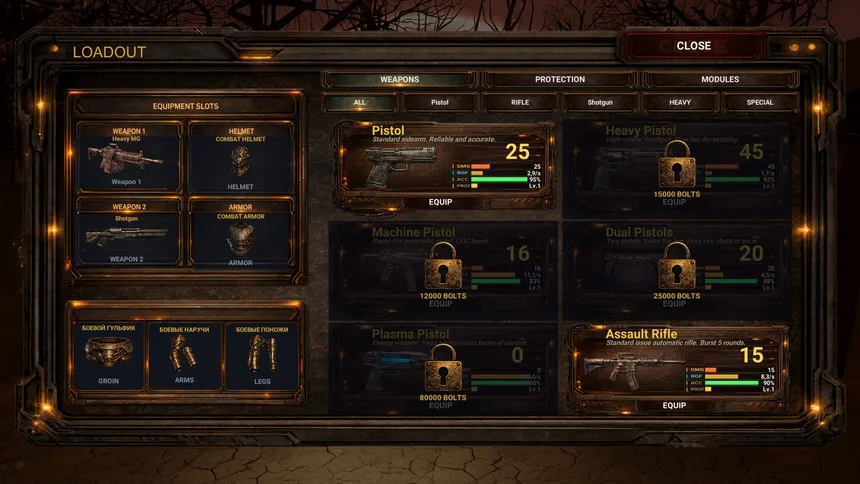Choose the Combat Helmet slot
Viewport: 860px width, 484px height.
(240, 157)
